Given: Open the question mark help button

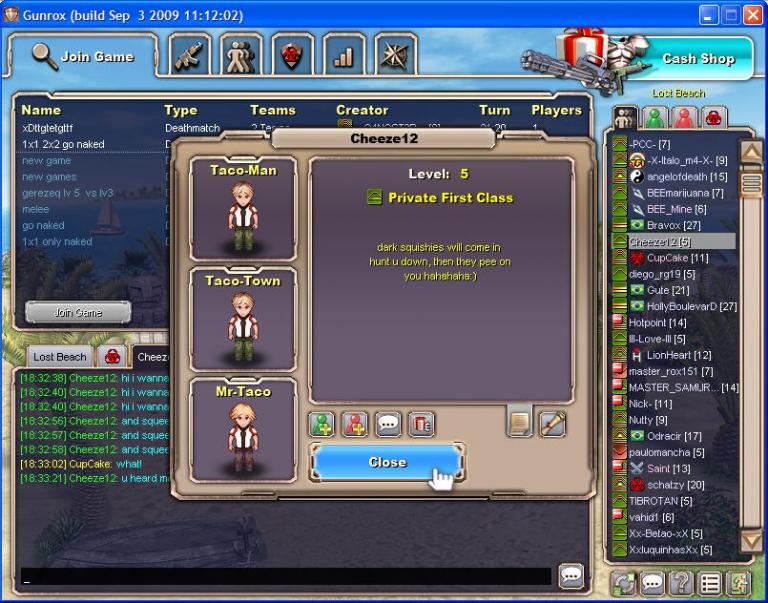Looking at the screenshot, I should point(681,582).
